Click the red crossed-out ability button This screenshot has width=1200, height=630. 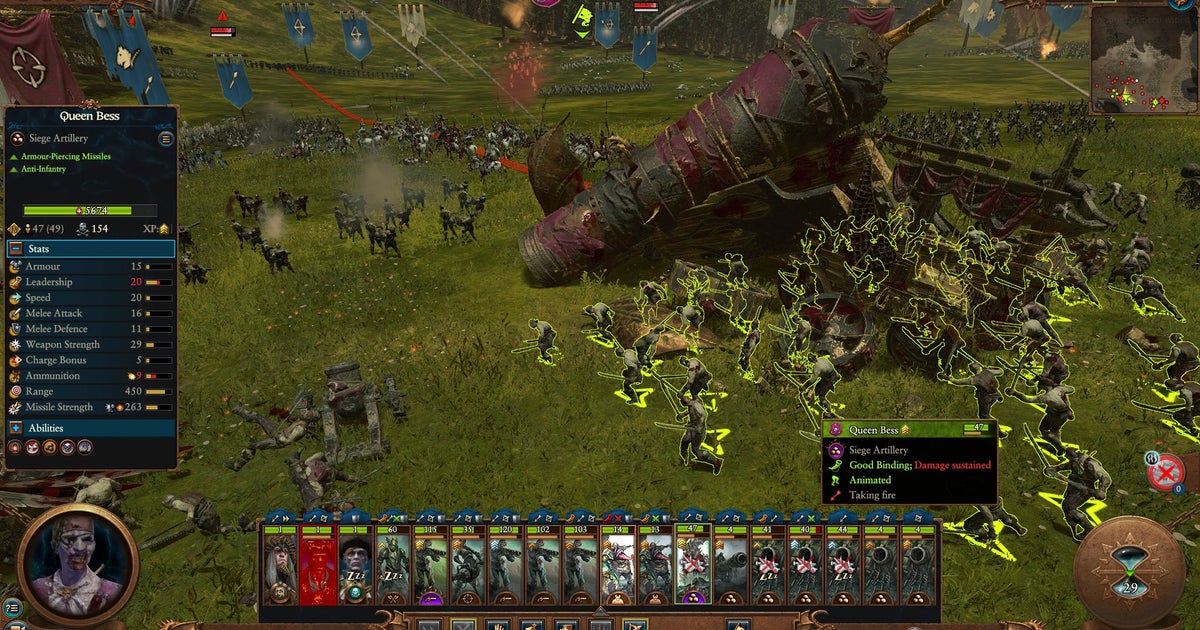pos(1164,473)
